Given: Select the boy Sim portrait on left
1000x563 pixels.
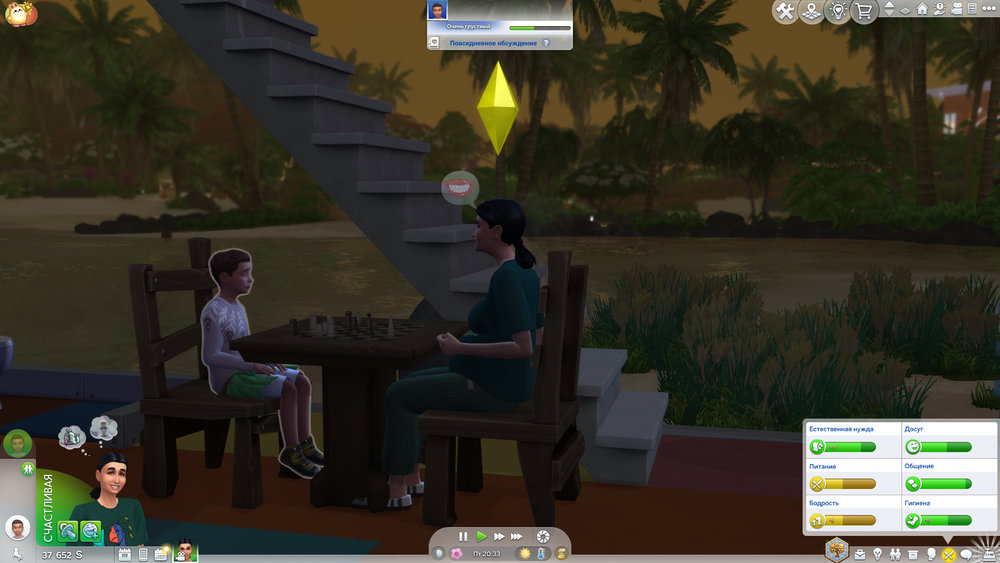Looking at the screenshot, I should [17, 527].
